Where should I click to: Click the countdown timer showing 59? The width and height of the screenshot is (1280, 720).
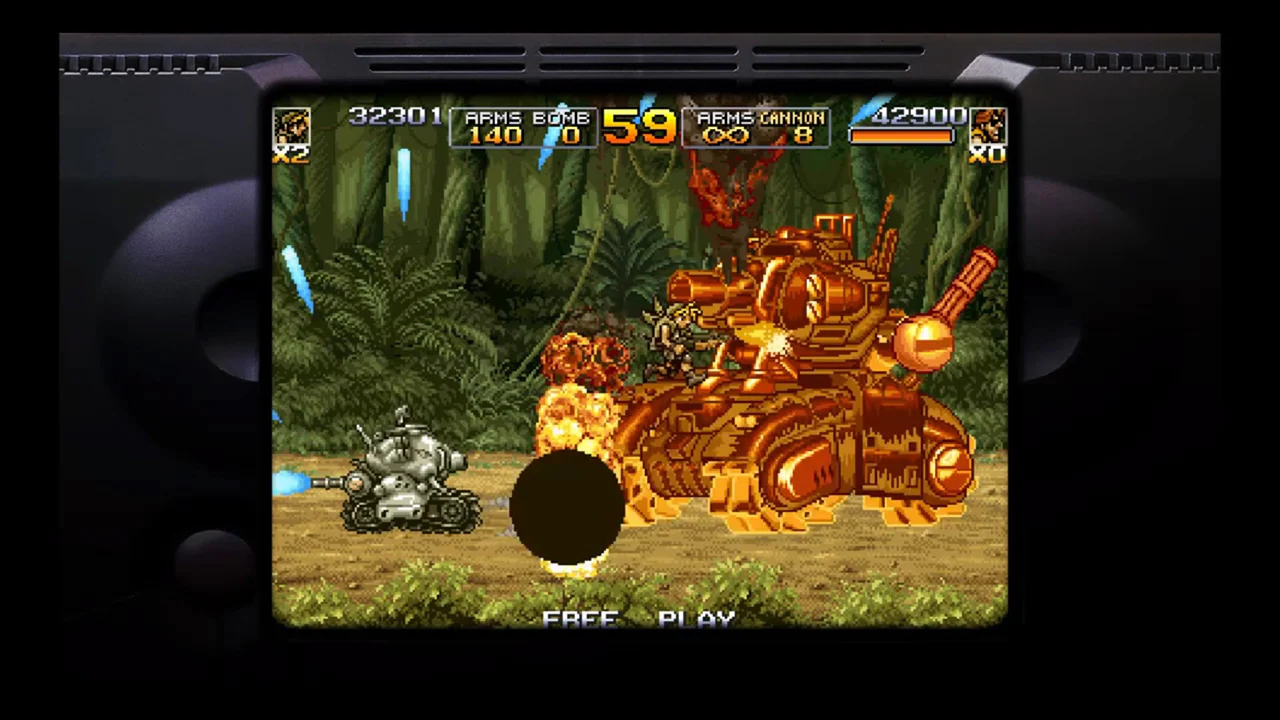(x=640, y=128)
